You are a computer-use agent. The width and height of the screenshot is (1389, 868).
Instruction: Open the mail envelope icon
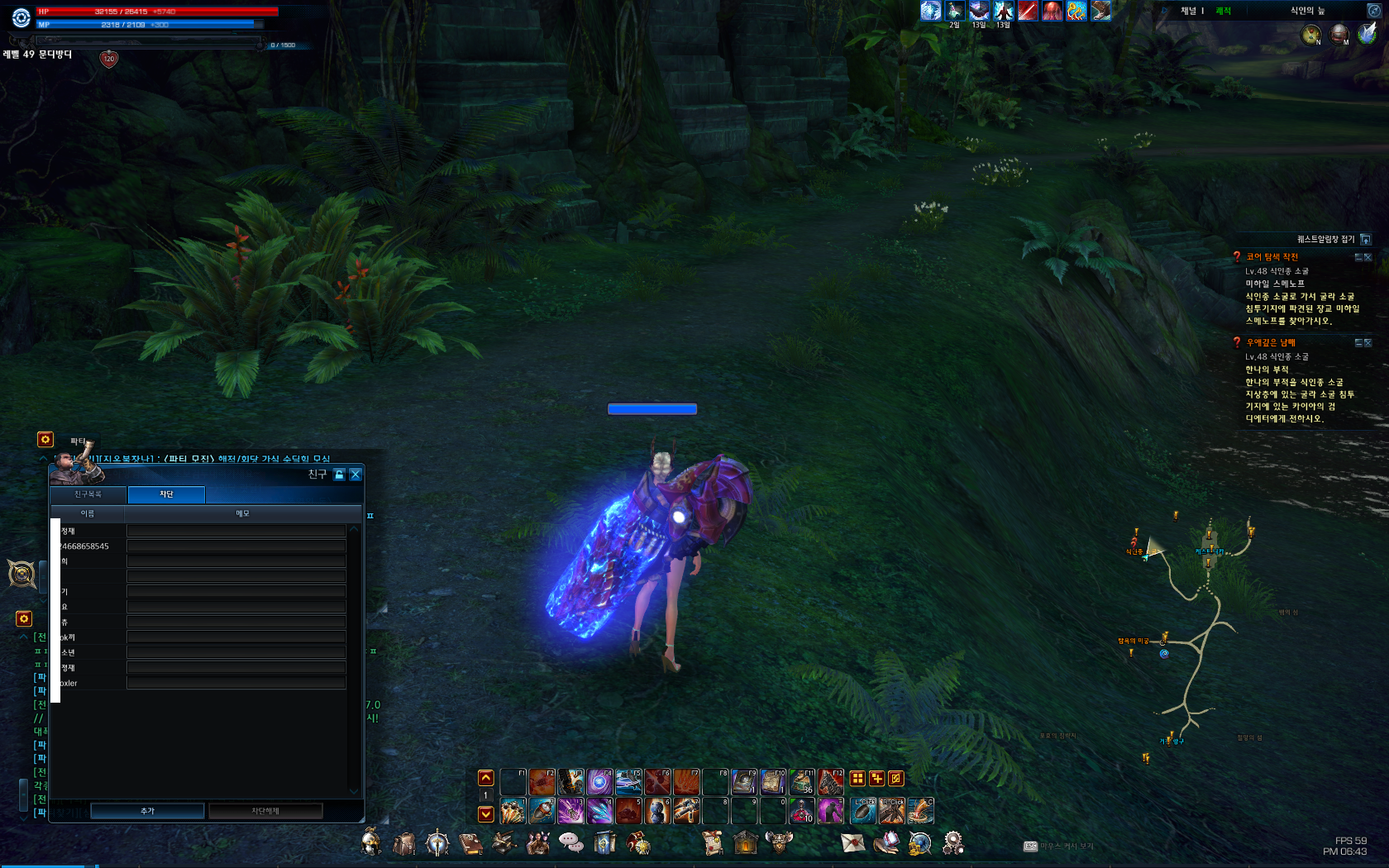click(852, 842)
